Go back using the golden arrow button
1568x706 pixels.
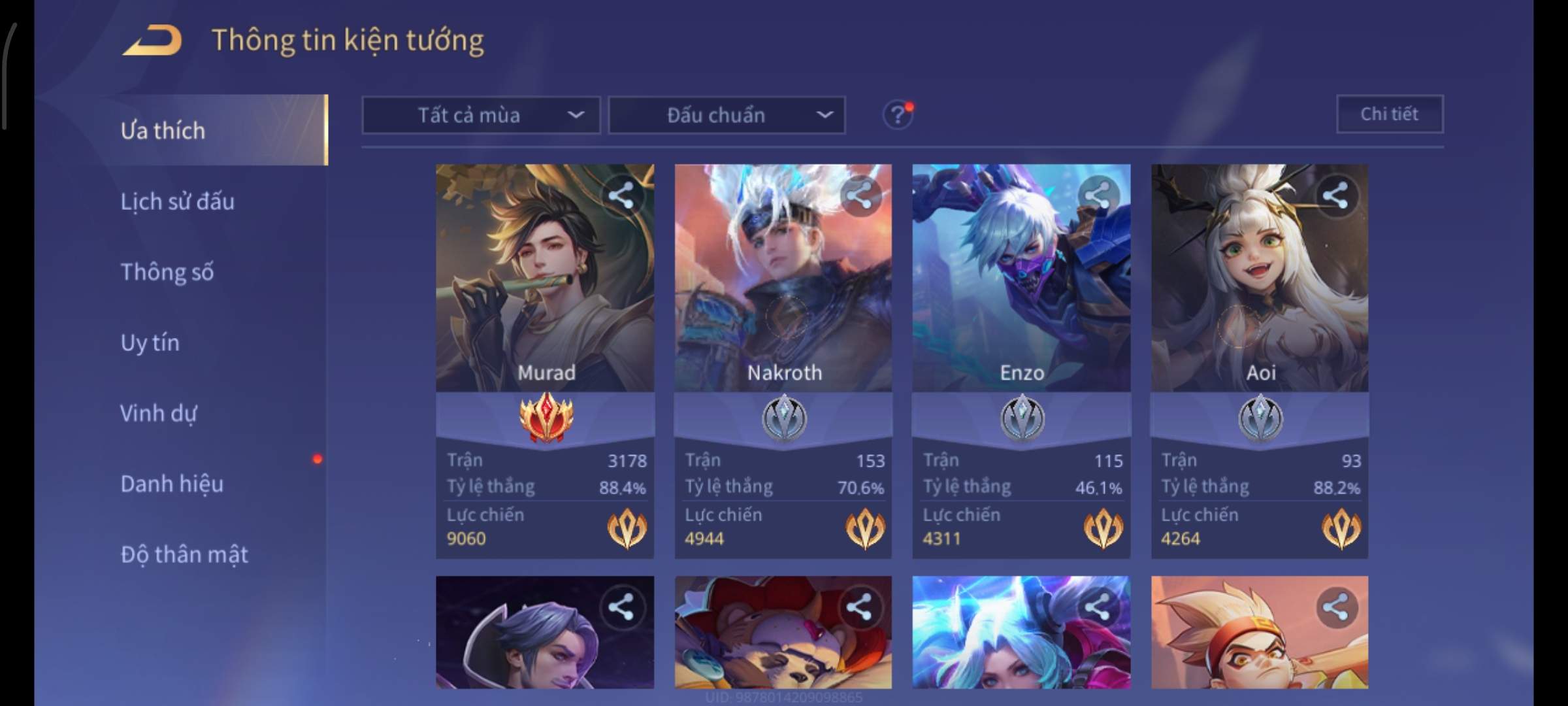coord(152,41)
